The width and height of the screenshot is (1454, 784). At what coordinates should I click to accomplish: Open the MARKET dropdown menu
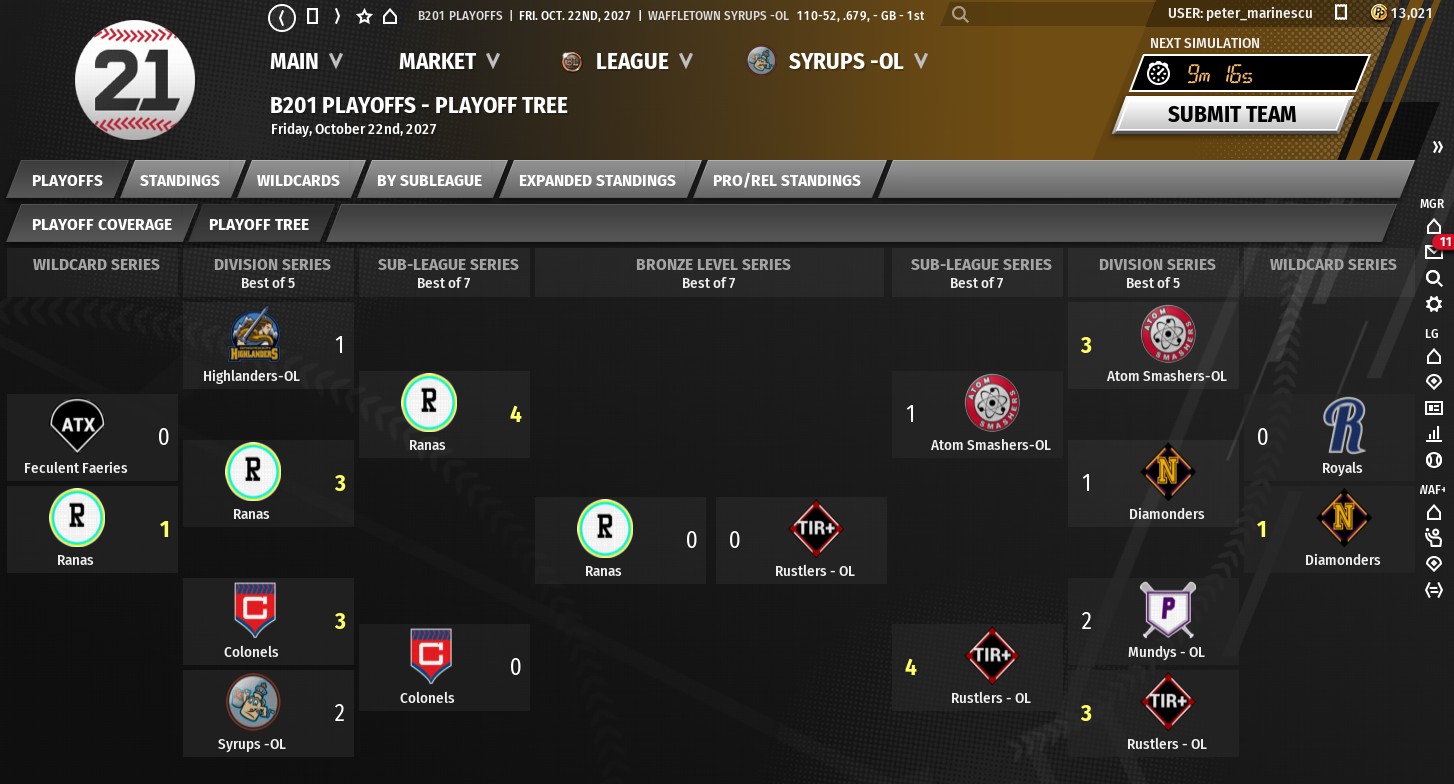pos(449,61)
